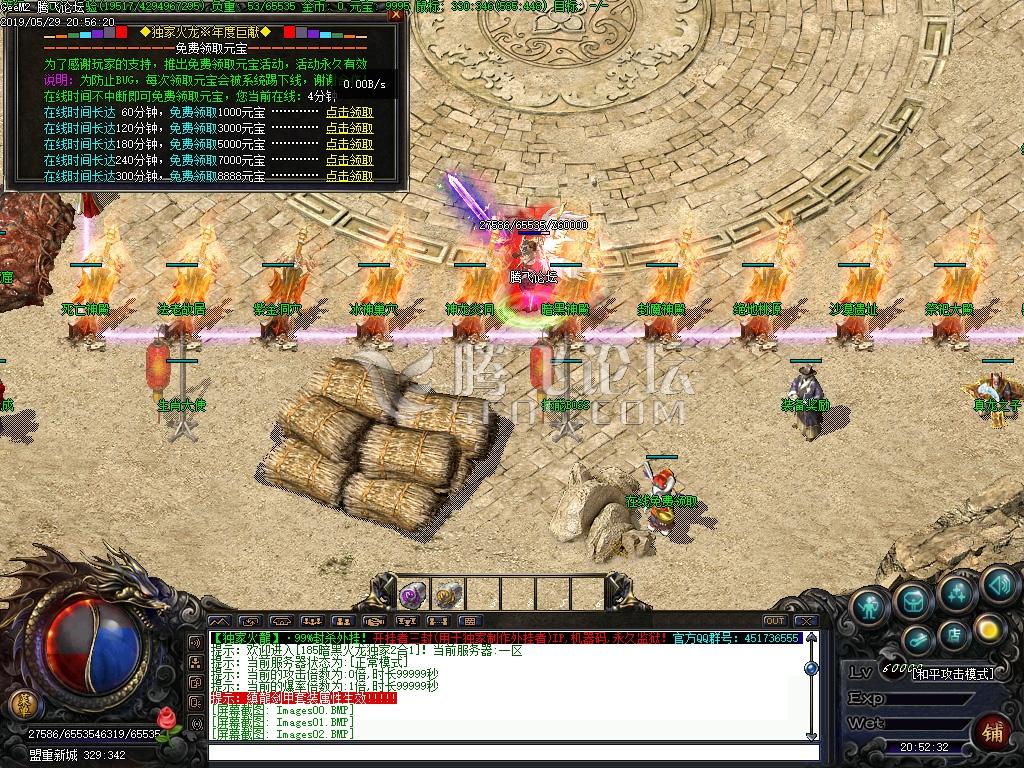Viewport: 1024px width, 768px height.
Task: Use the gold-marked scroll in the belt
Action: tap(447, 595)
